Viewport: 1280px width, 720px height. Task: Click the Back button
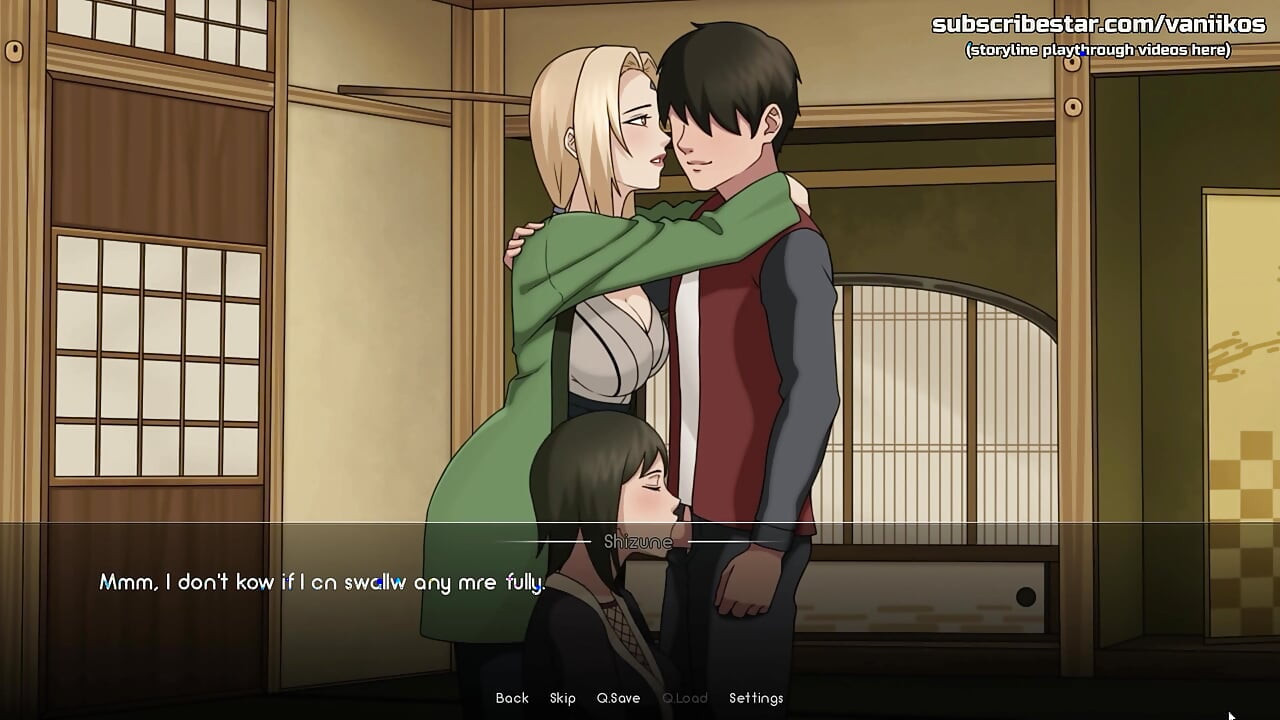point(512,698)
